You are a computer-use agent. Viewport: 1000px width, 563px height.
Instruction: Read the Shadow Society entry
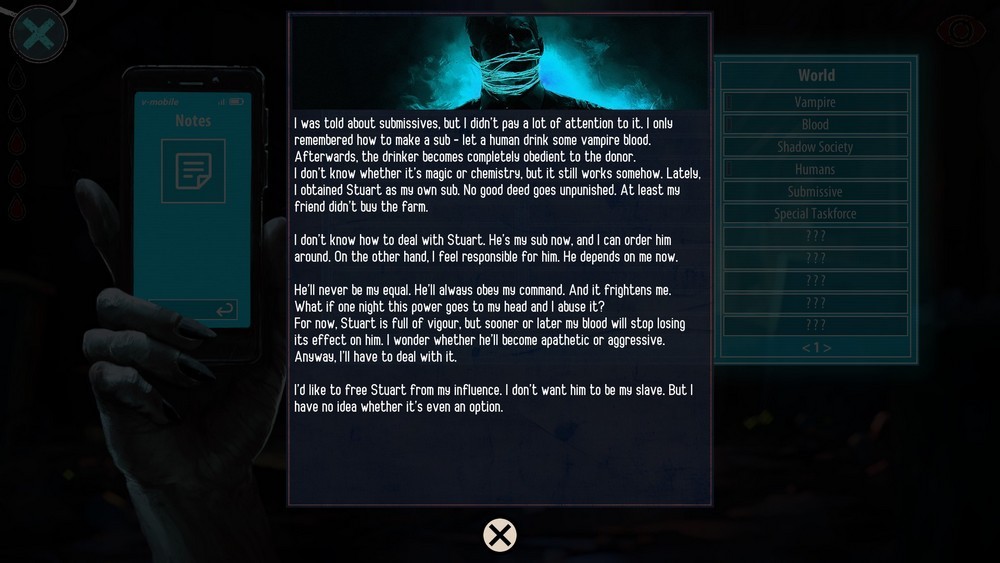click(x=815, y=147)
